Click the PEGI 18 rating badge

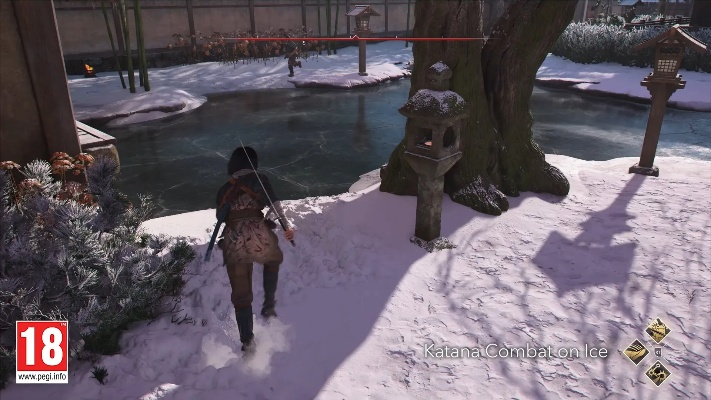tap(42, 351)
